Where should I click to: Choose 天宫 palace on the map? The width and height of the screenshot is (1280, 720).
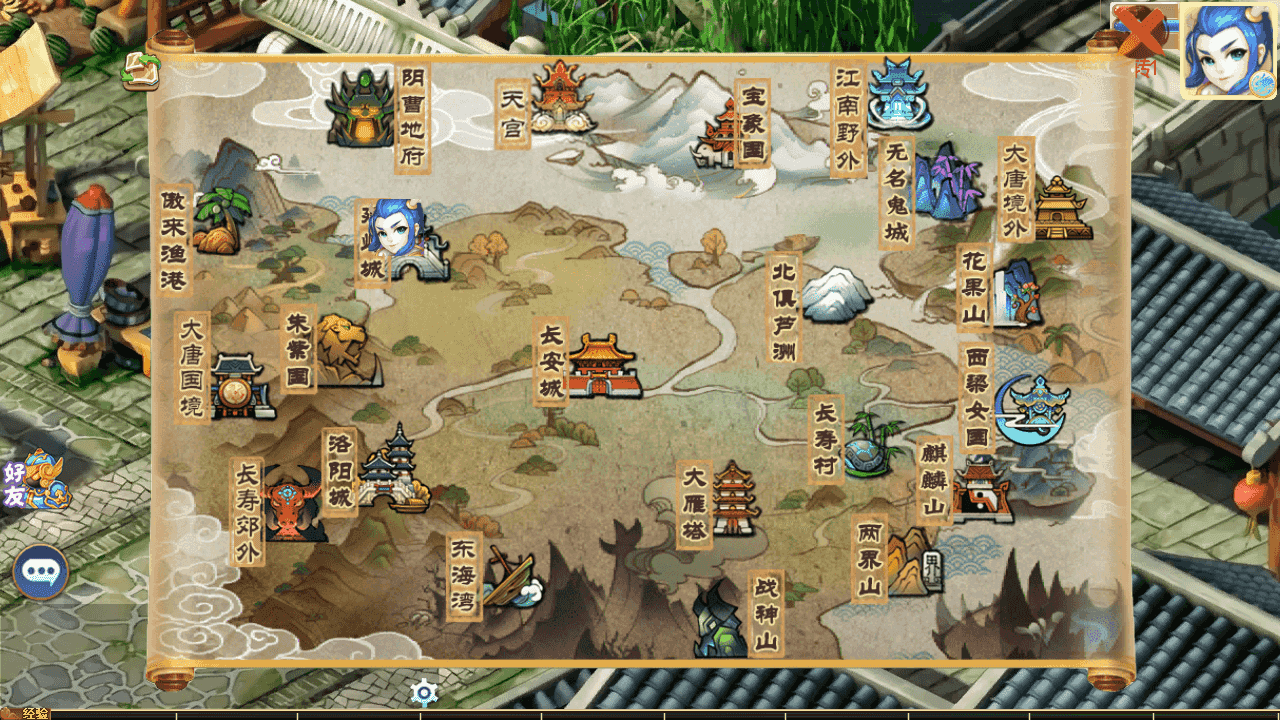(x=562, y=98)
